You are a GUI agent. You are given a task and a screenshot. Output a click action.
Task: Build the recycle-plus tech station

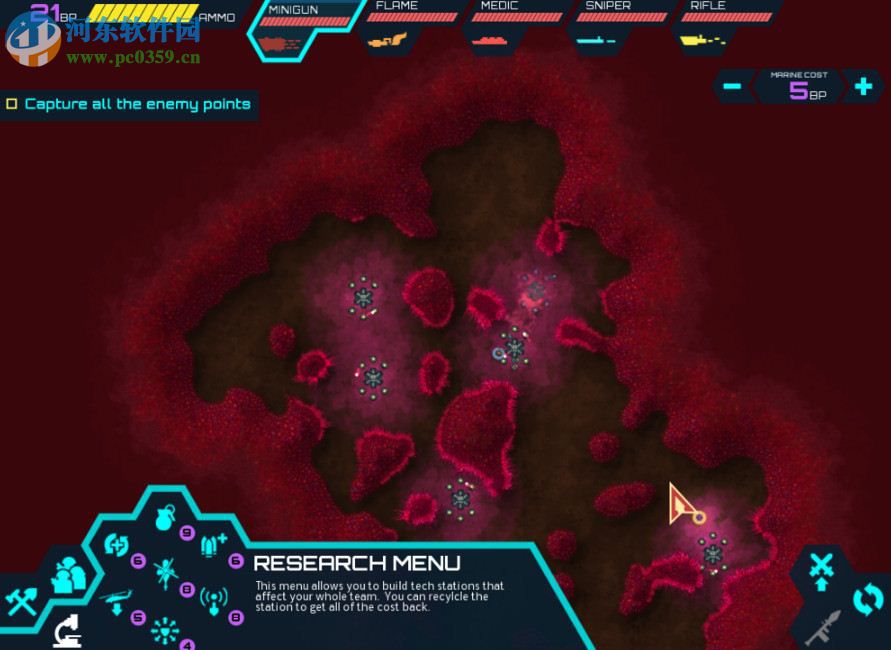pyautogui.click(x=118, y=546)
